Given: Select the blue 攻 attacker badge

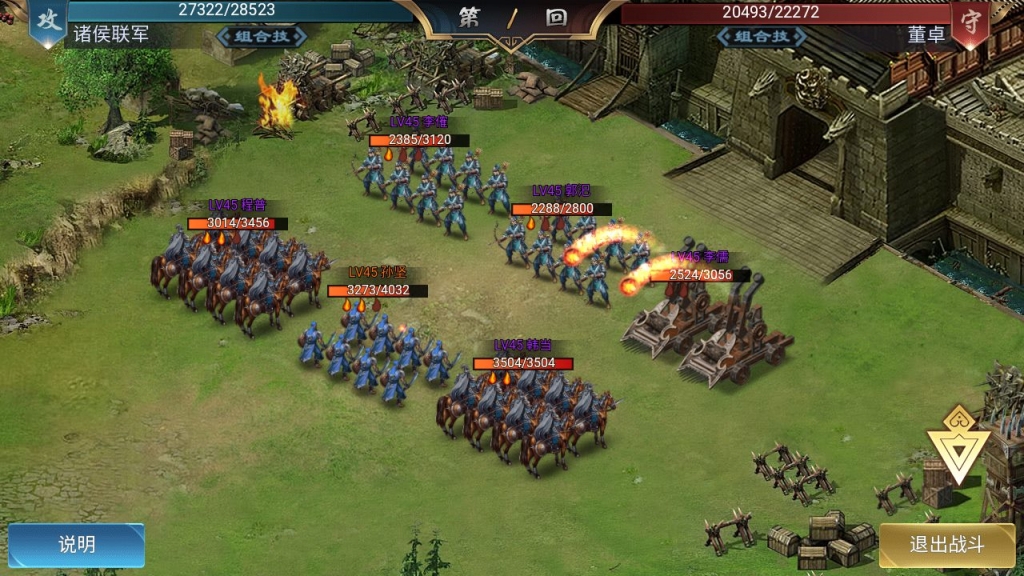Looking at the screenshot, I should [x=47, y=22].
